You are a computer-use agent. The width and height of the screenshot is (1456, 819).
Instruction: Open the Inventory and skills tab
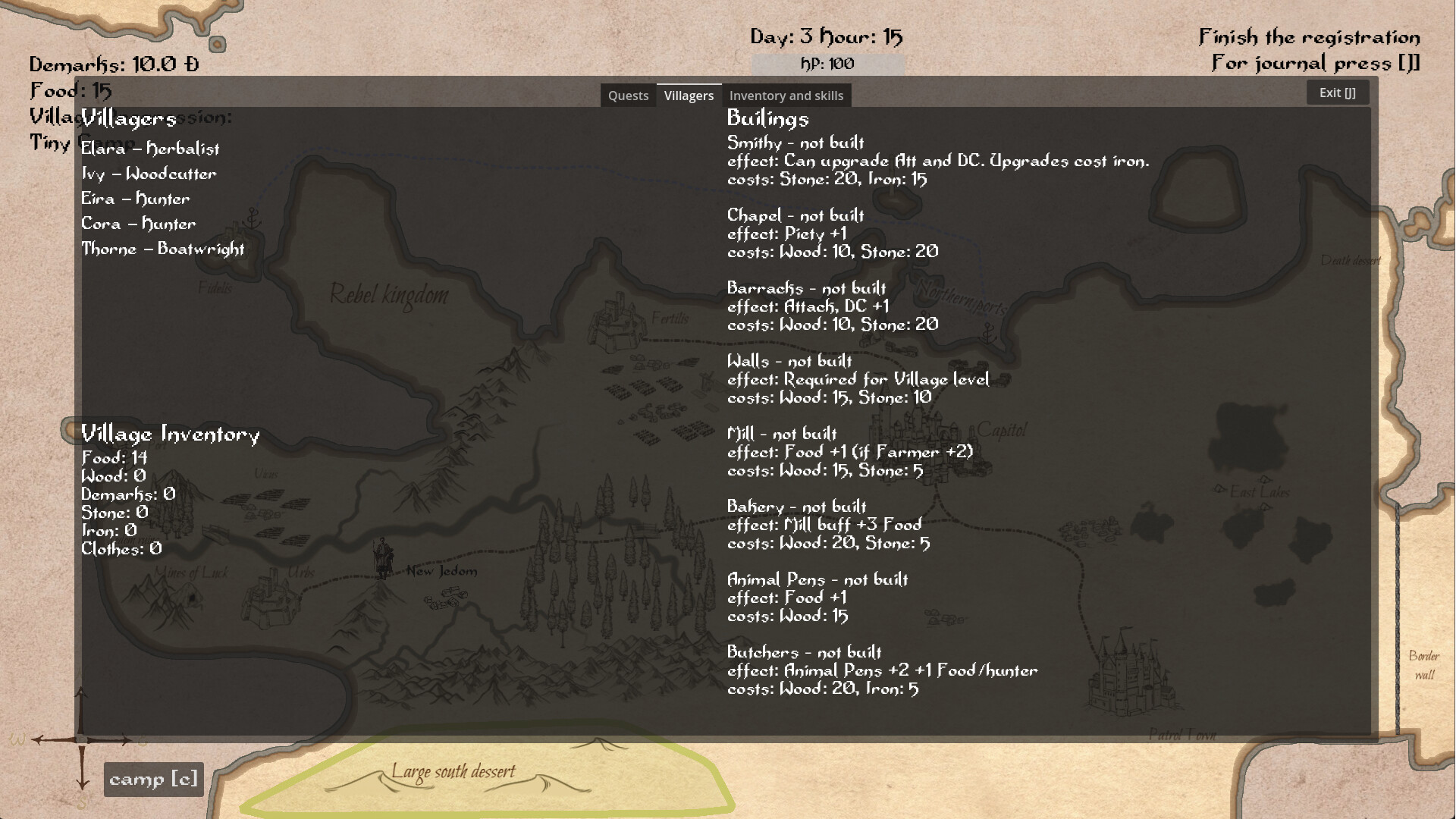[x=786, y=95]
